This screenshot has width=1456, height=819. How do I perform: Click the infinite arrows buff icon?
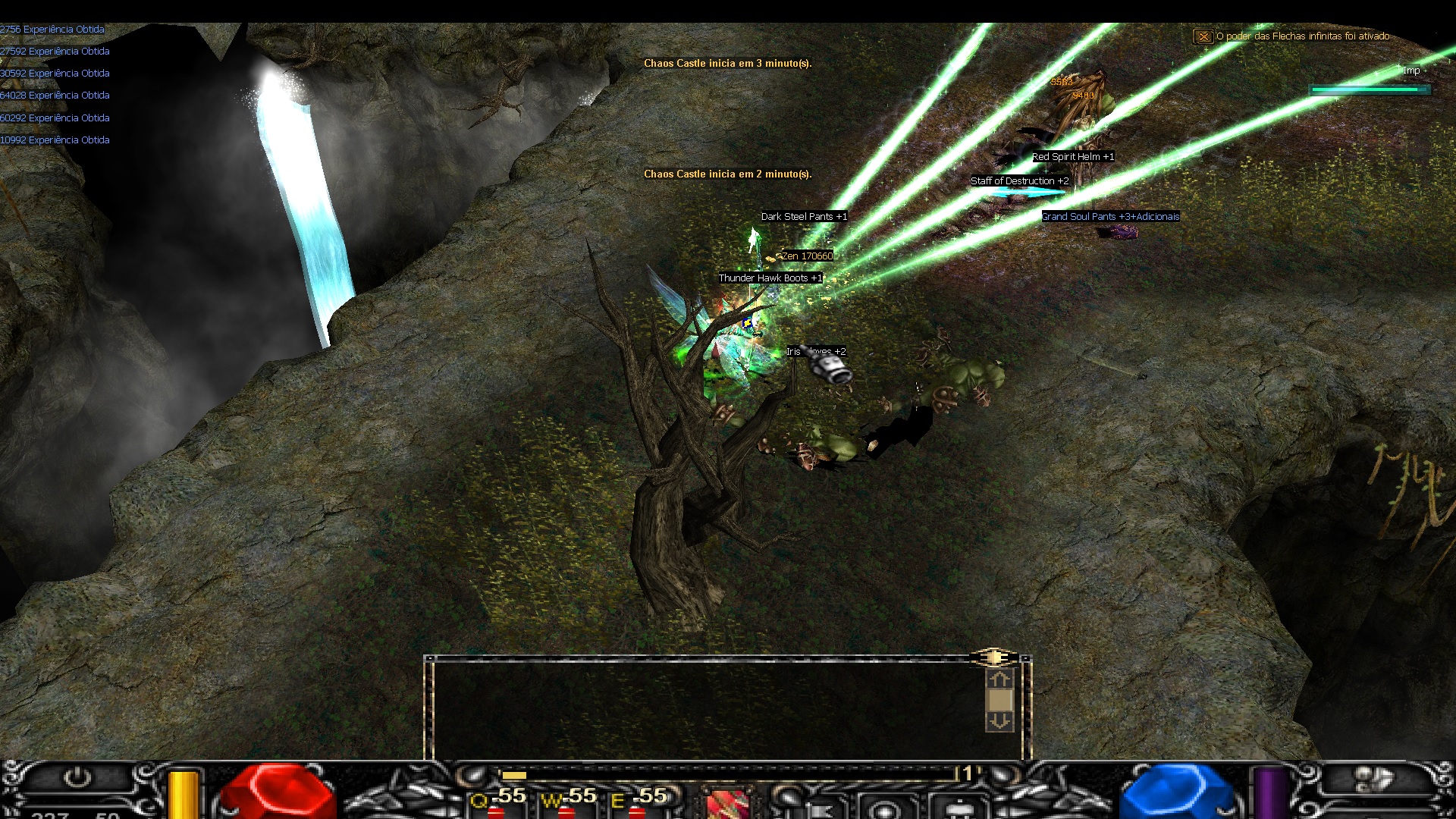point(1203,36)
